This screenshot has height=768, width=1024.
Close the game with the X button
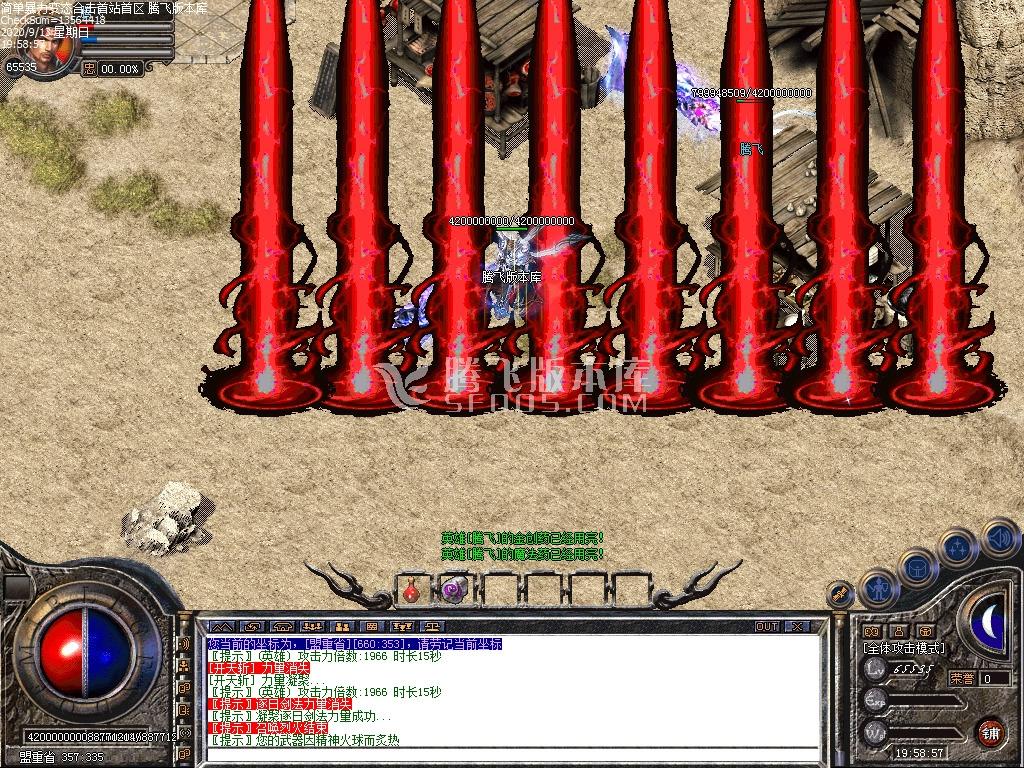[797, 627]
